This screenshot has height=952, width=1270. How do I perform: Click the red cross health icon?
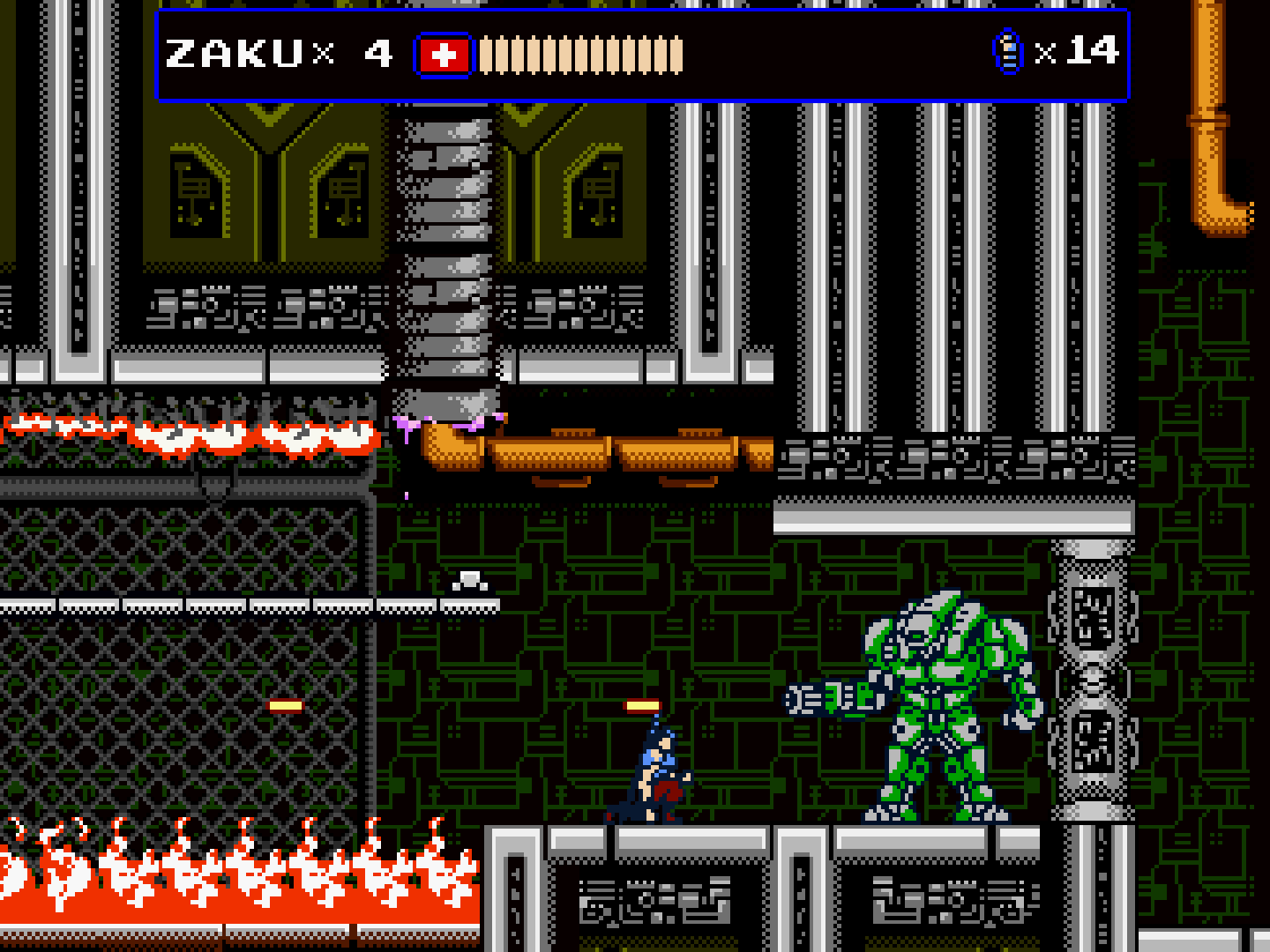[444, 56]
